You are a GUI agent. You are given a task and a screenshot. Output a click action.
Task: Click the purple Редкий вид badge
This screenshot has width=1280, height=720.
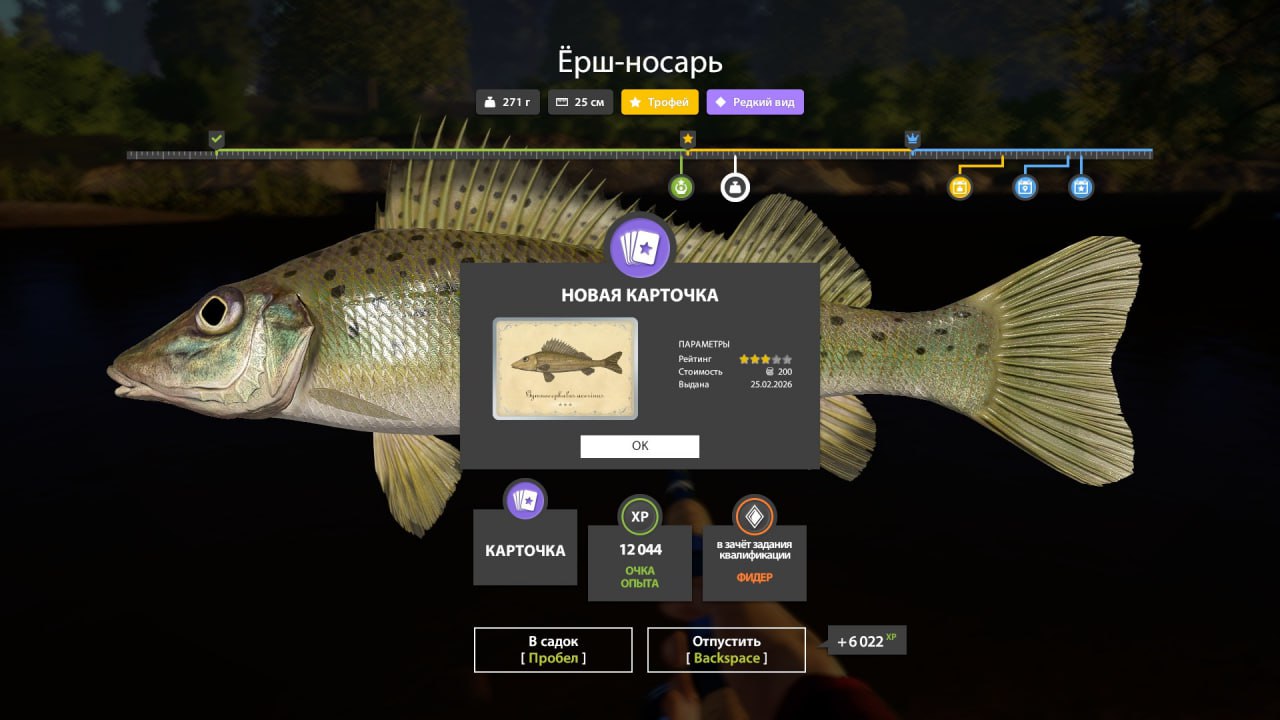(x=755, y=102)
